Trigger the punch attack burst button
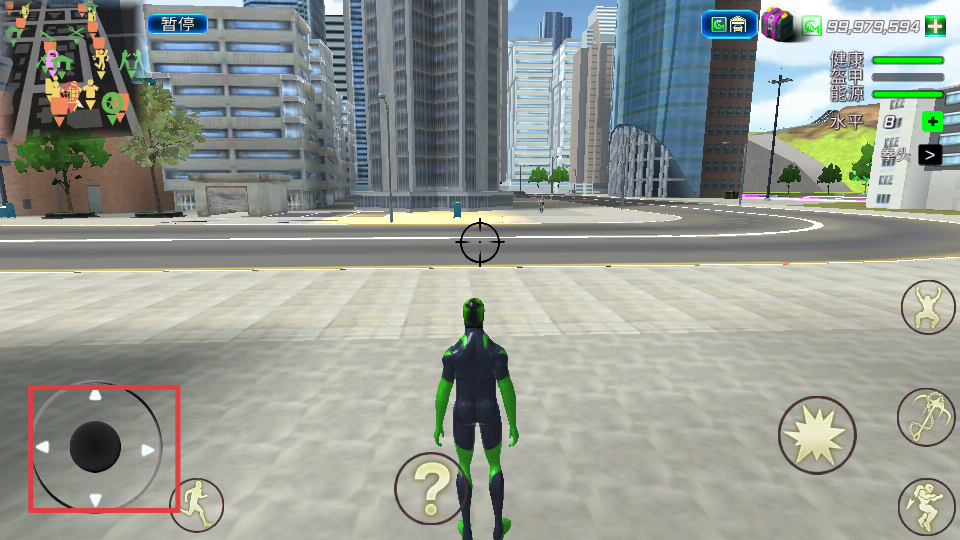This screenshot has height=540, width=960. [x=817, y=435]
